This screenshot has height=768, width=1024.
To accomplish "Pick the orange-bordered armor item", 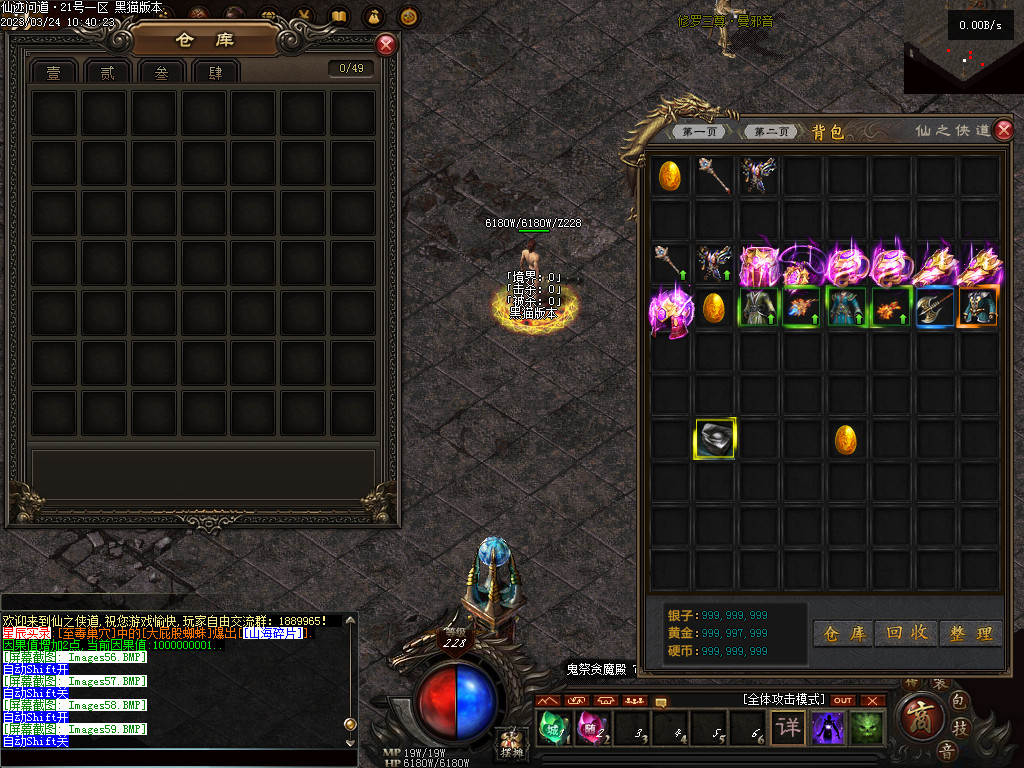I will [x=979, y=307].
